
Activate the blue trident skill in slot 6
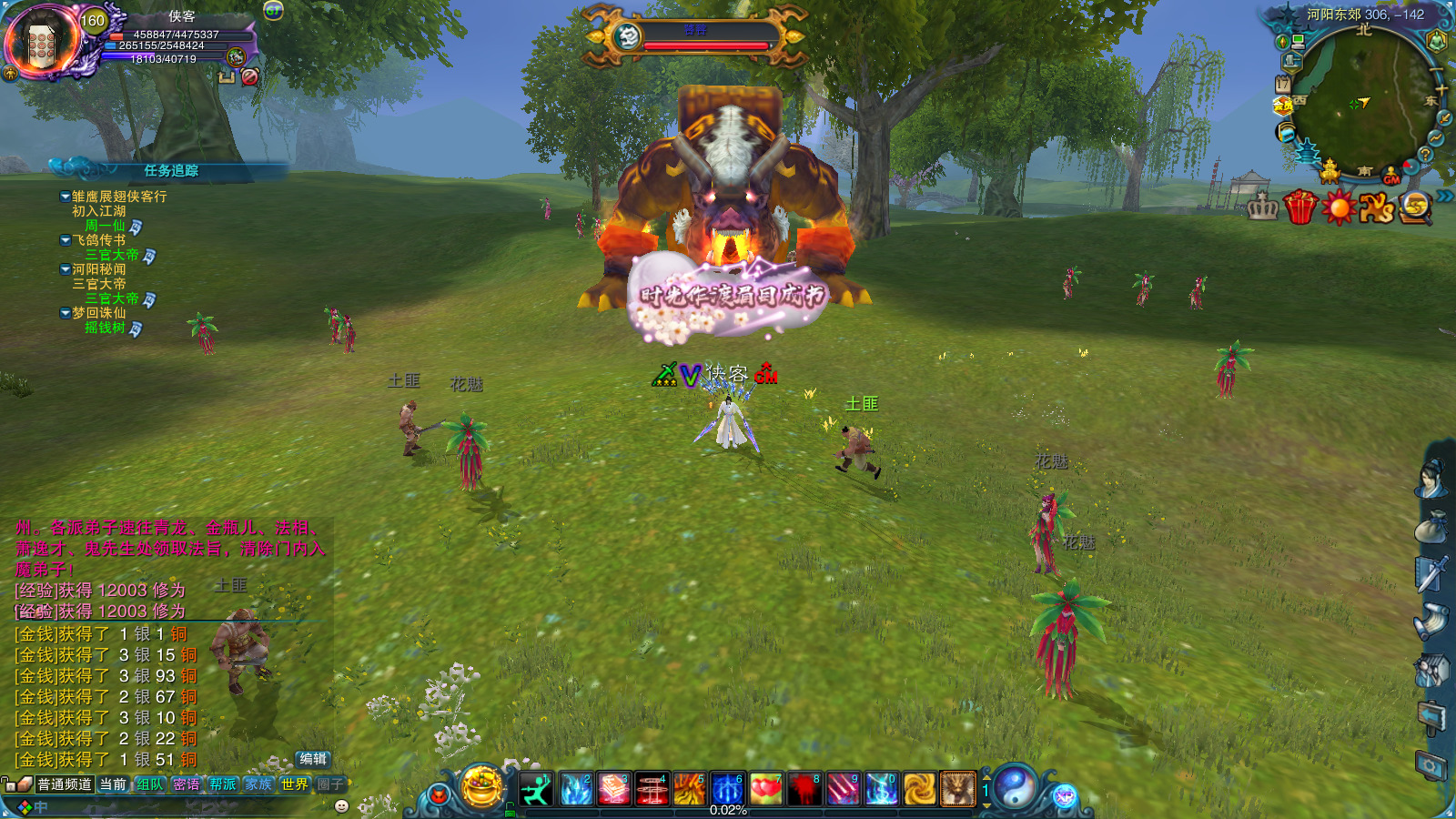728,789
